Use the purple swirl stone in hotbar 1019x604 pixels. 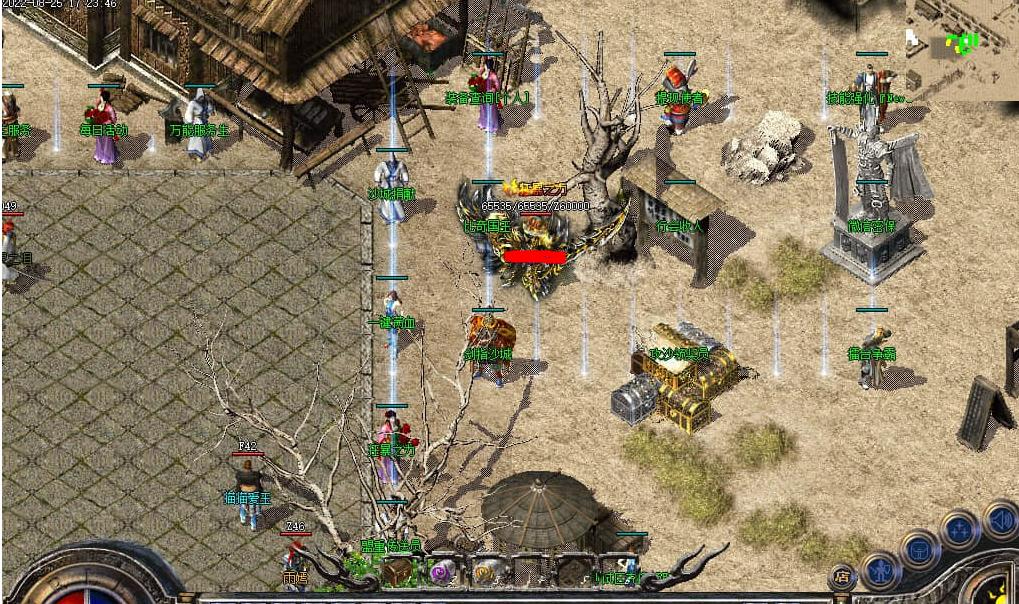441,572
